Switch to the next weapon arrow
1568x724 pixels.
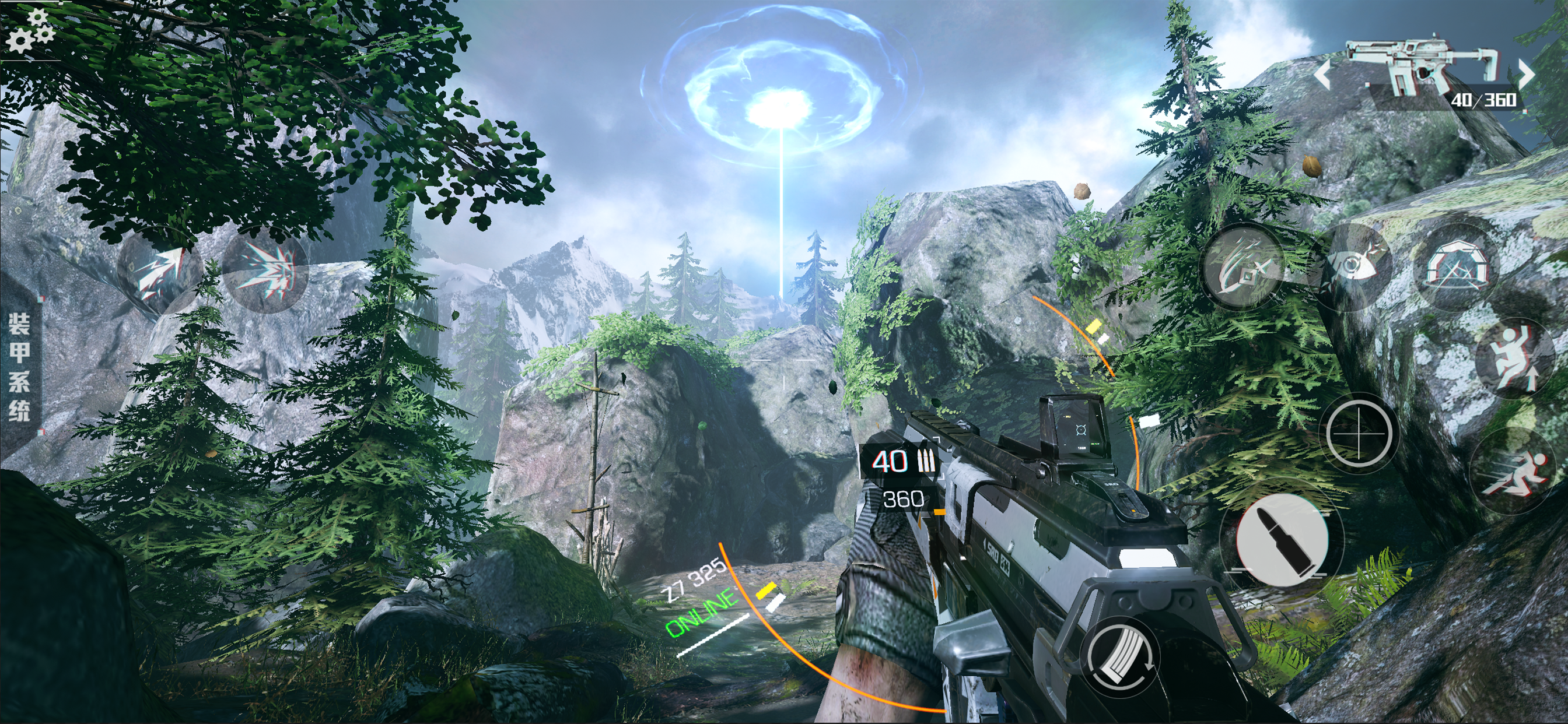(1527, 75)
